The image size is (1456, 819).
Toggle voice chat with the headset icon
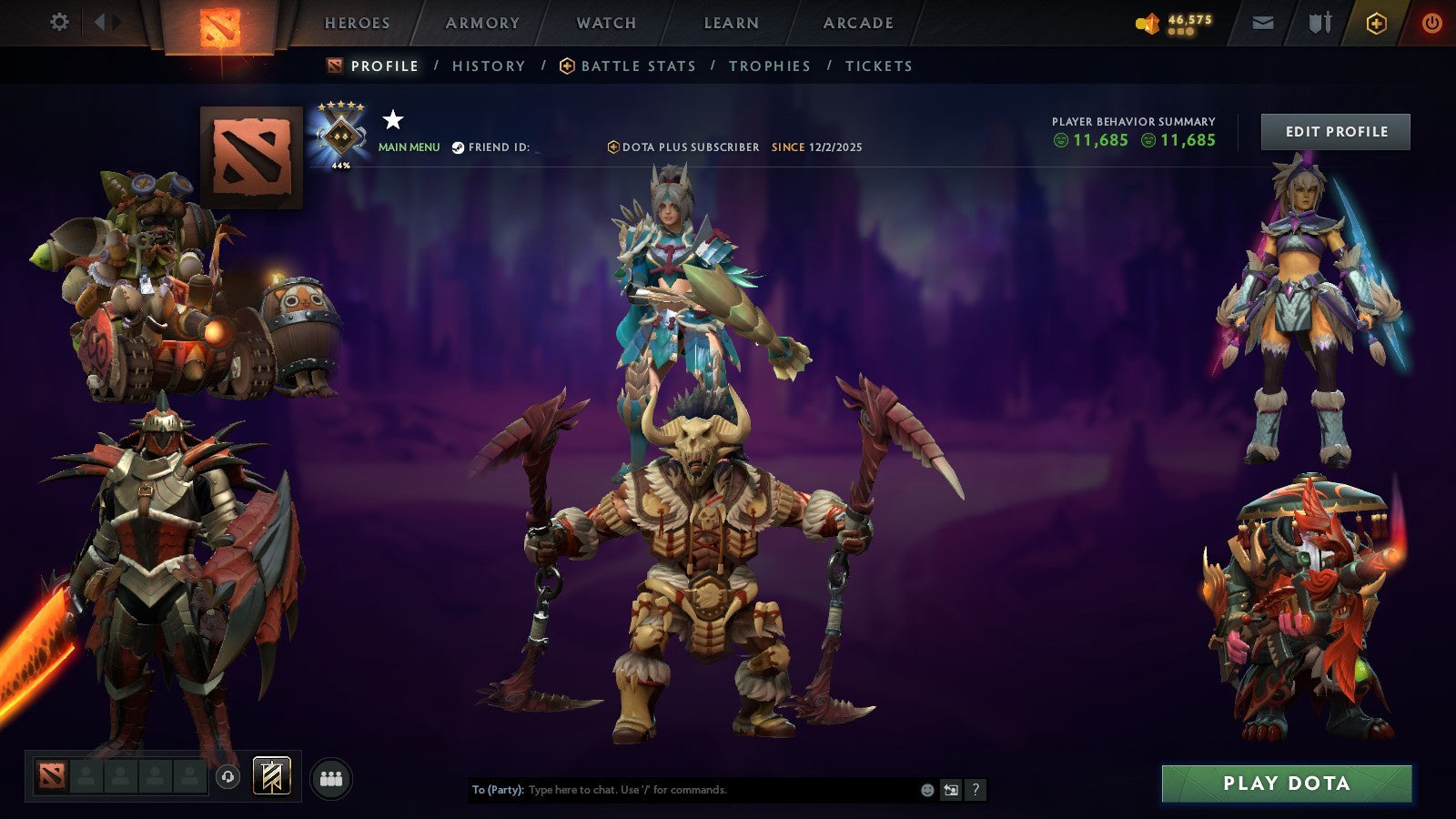pos(227,775)
